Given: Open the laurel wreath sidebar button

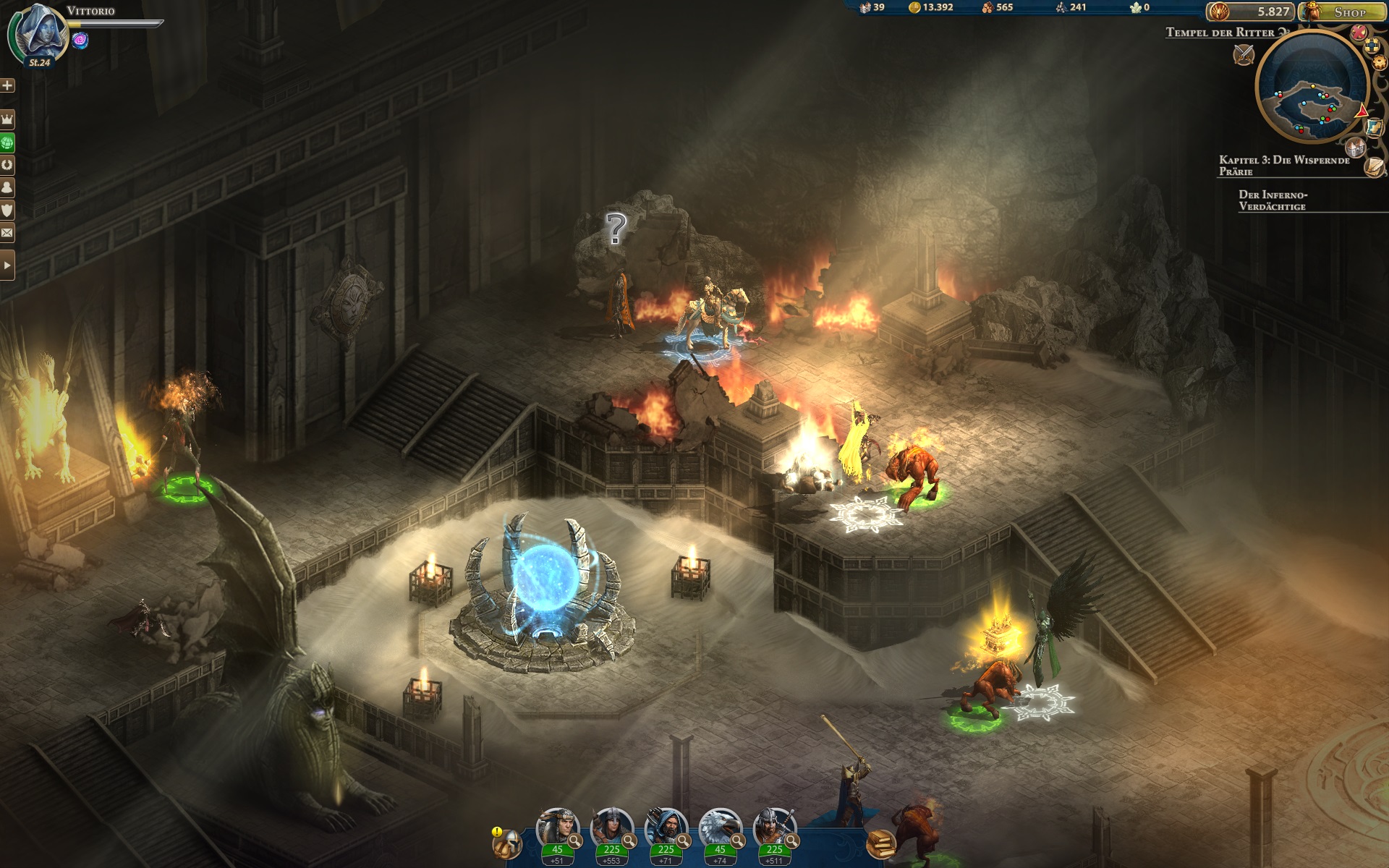Looking at the screenshot, I should 7,164.
